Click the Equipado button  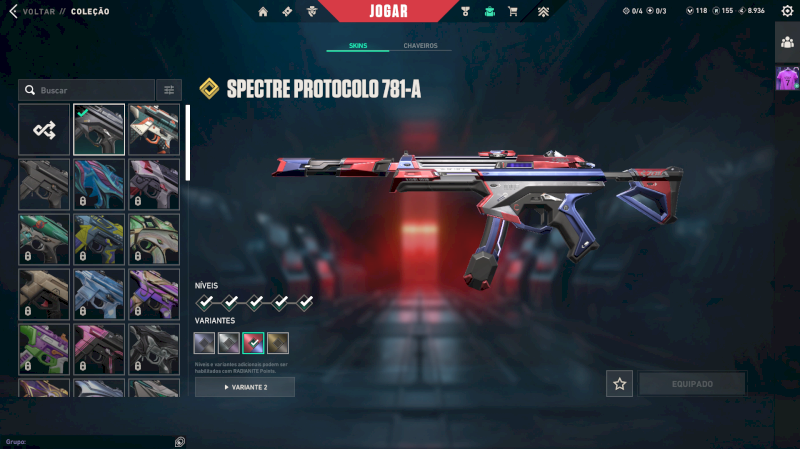coord(692,383)
